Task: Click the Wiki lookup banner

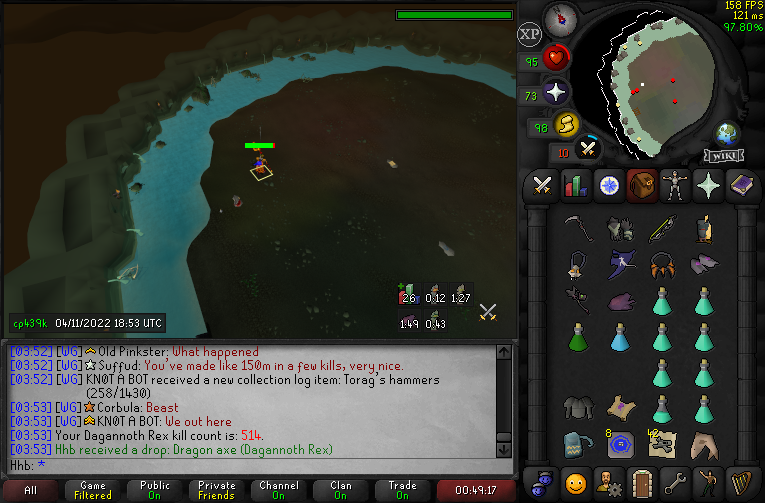Action: [725, 156]
